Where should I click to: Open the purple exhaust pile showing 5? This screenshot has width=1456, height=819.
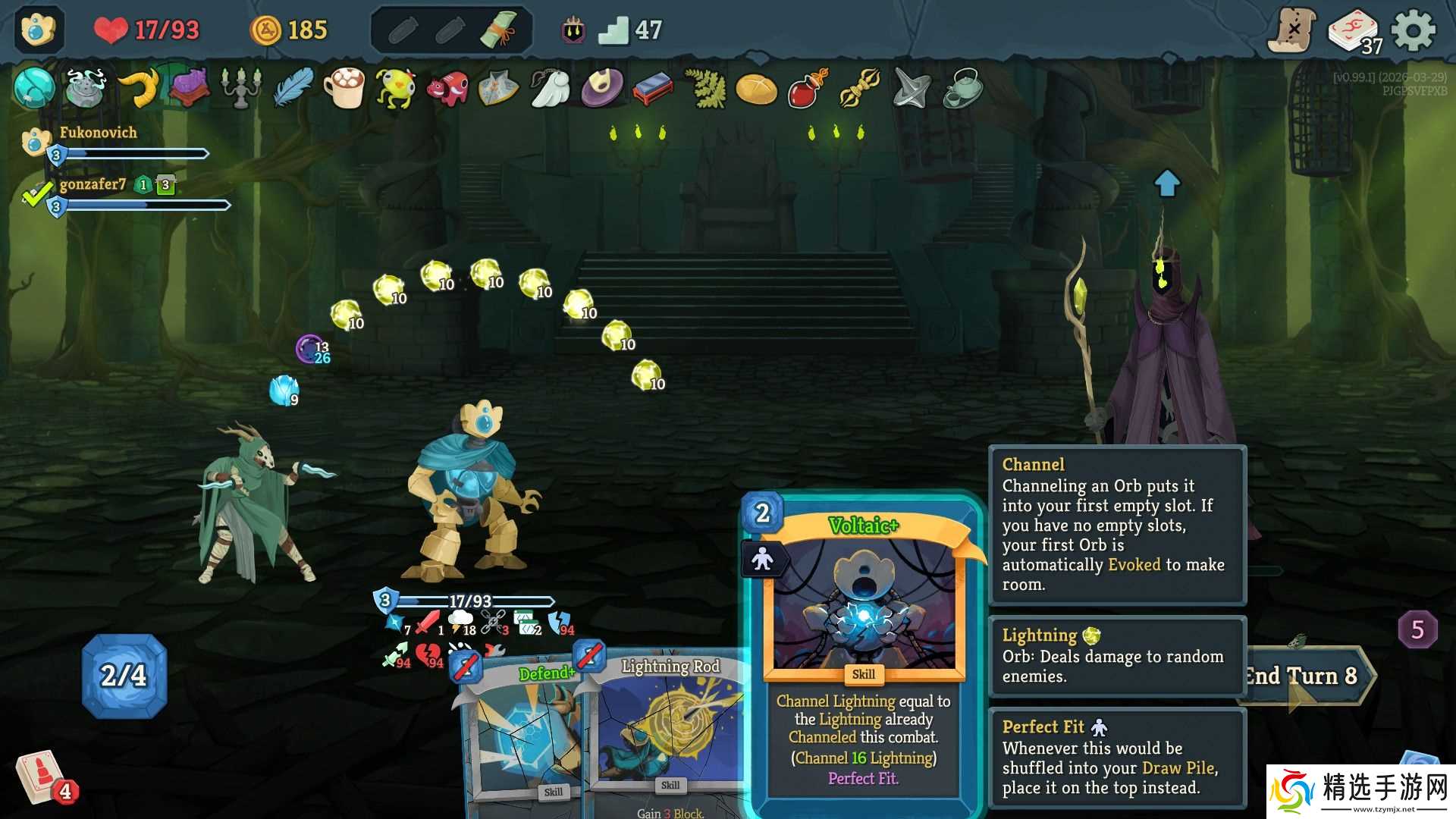click(1417, 629)
